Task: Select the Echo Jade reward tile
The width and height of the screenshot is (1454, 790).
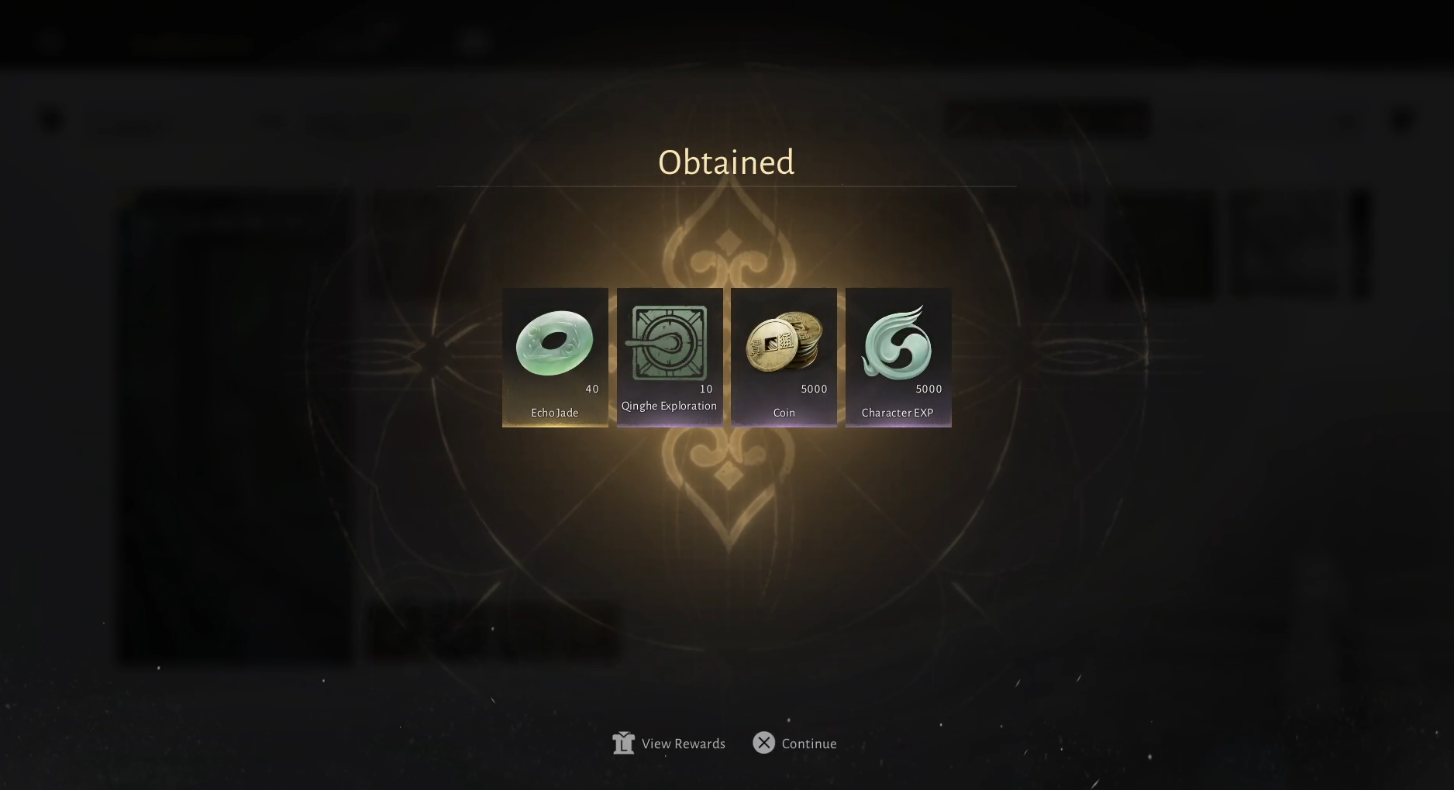Action: (x=555, y=357)
